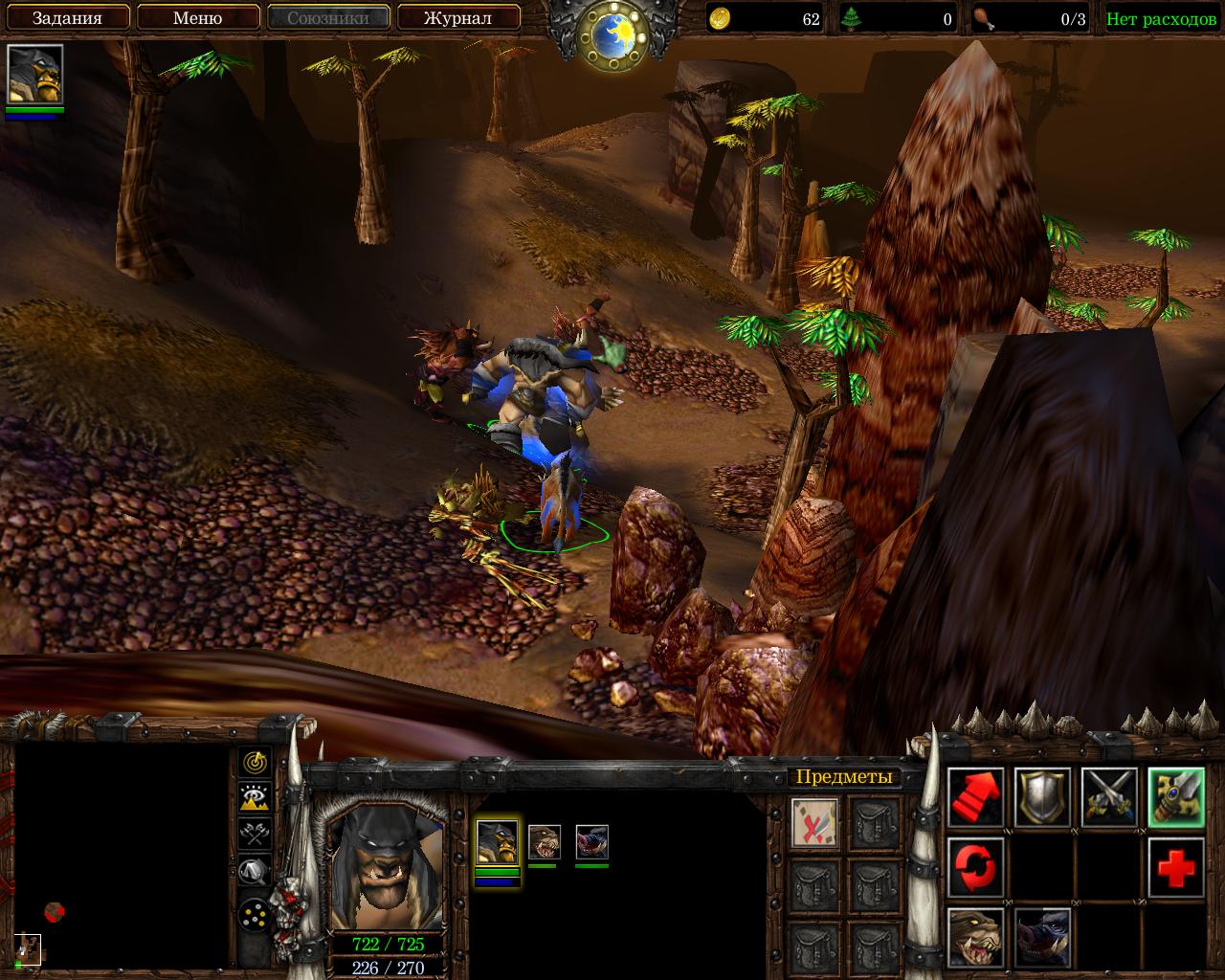Toggle creep camp display on the minimap
Image resolution: width=1225 pixels, height=980 pixels.
255,870
